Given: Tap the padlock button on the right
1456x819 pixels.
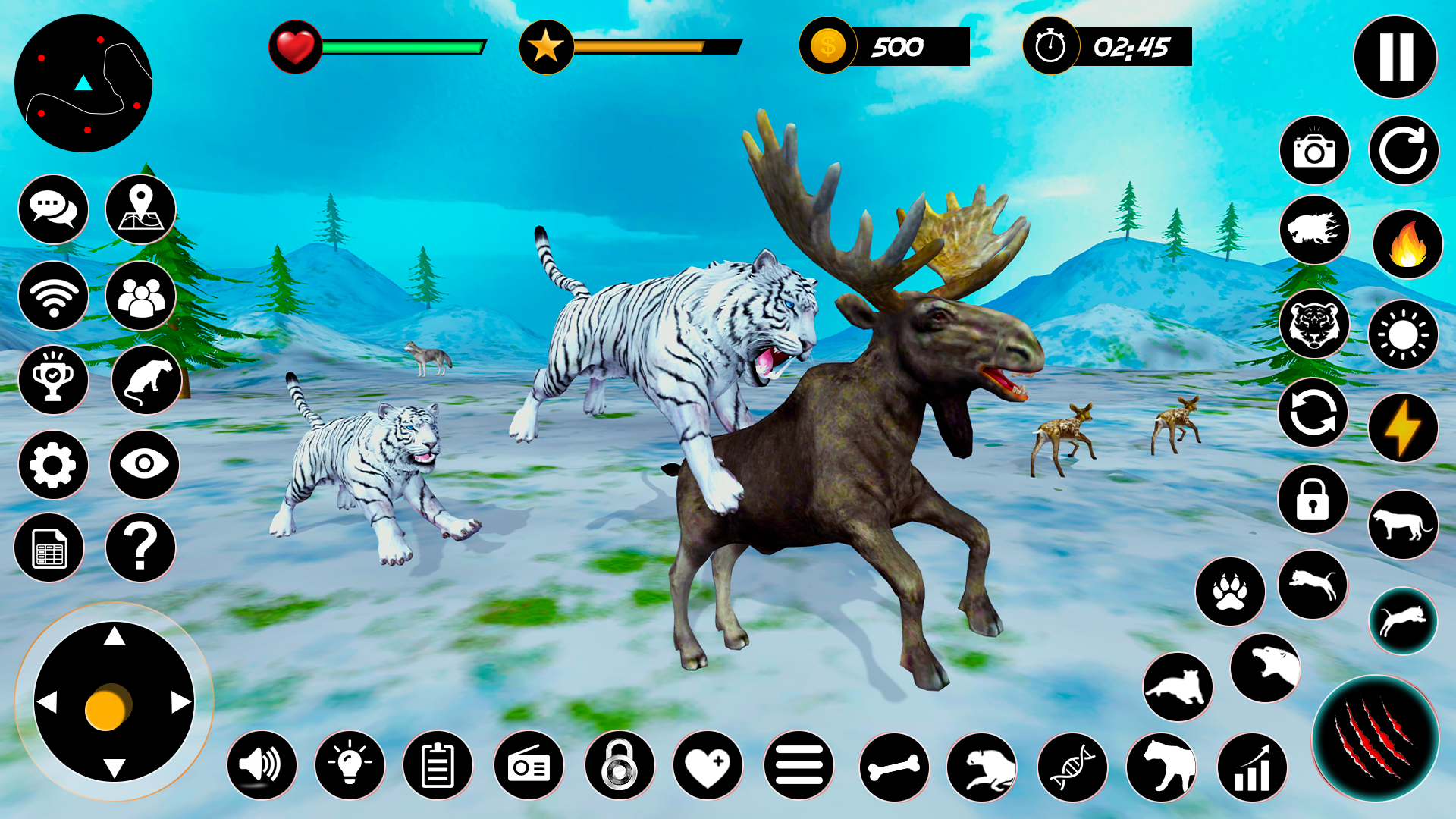Looking at the screenshot, I should click(1313, 499).
